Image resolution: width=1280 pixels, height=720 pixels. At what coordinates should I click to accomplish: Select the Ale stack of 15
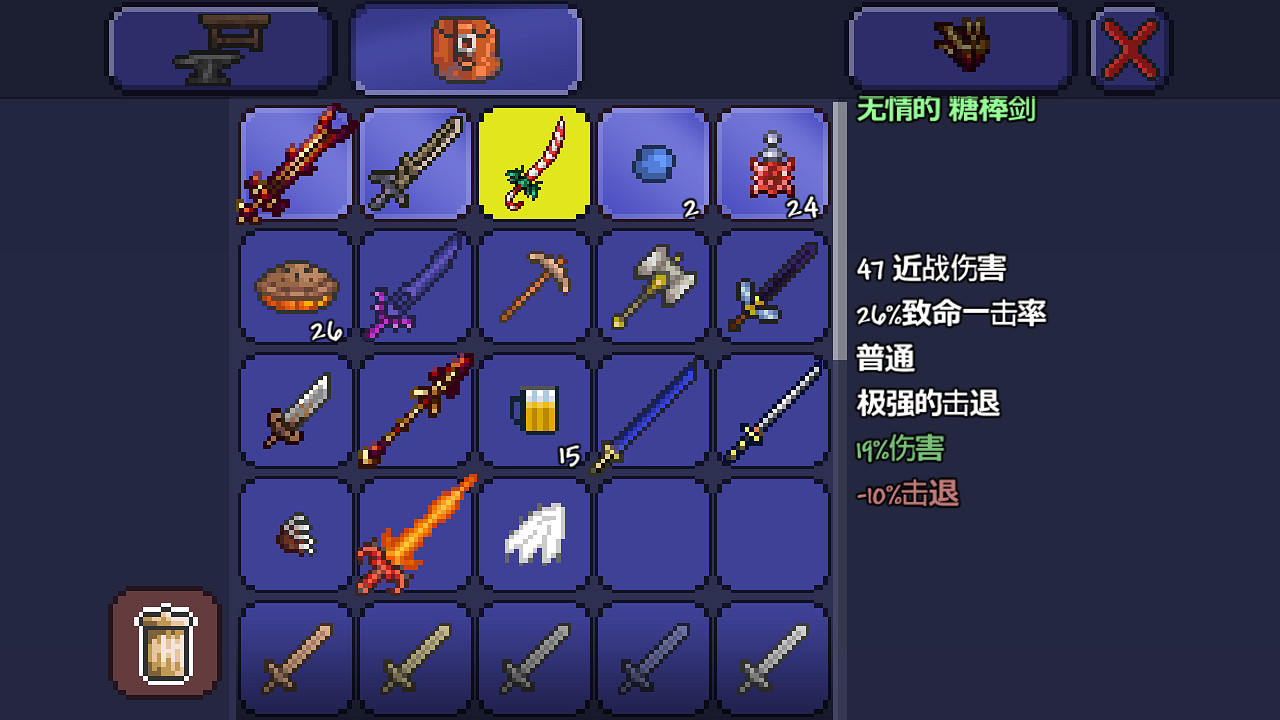533,411
